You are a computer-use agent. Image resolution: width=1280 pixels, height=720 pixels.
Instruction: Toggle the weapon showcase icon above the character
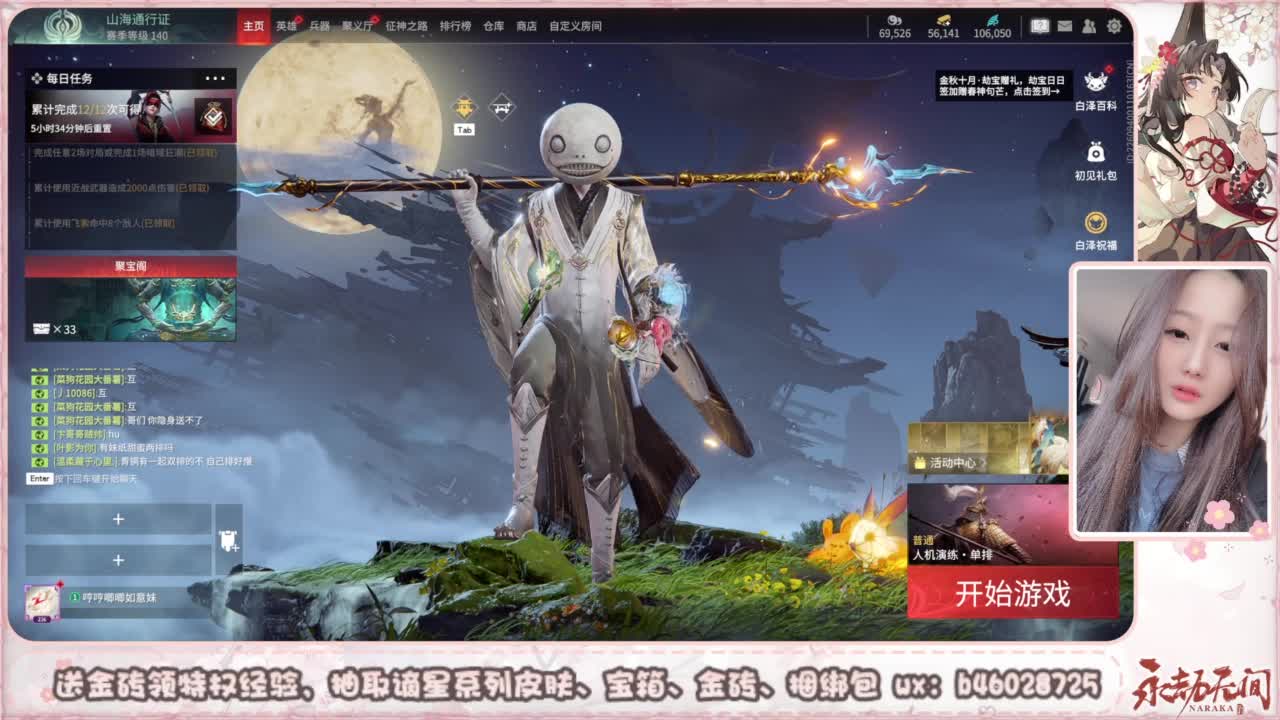tap(502, 107)
